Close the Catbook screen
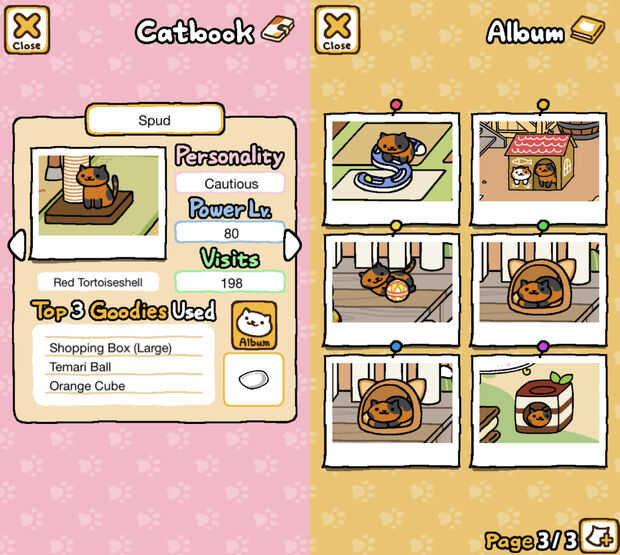The height and width of the screenshot is (555, 620). [x=27, y=30]
